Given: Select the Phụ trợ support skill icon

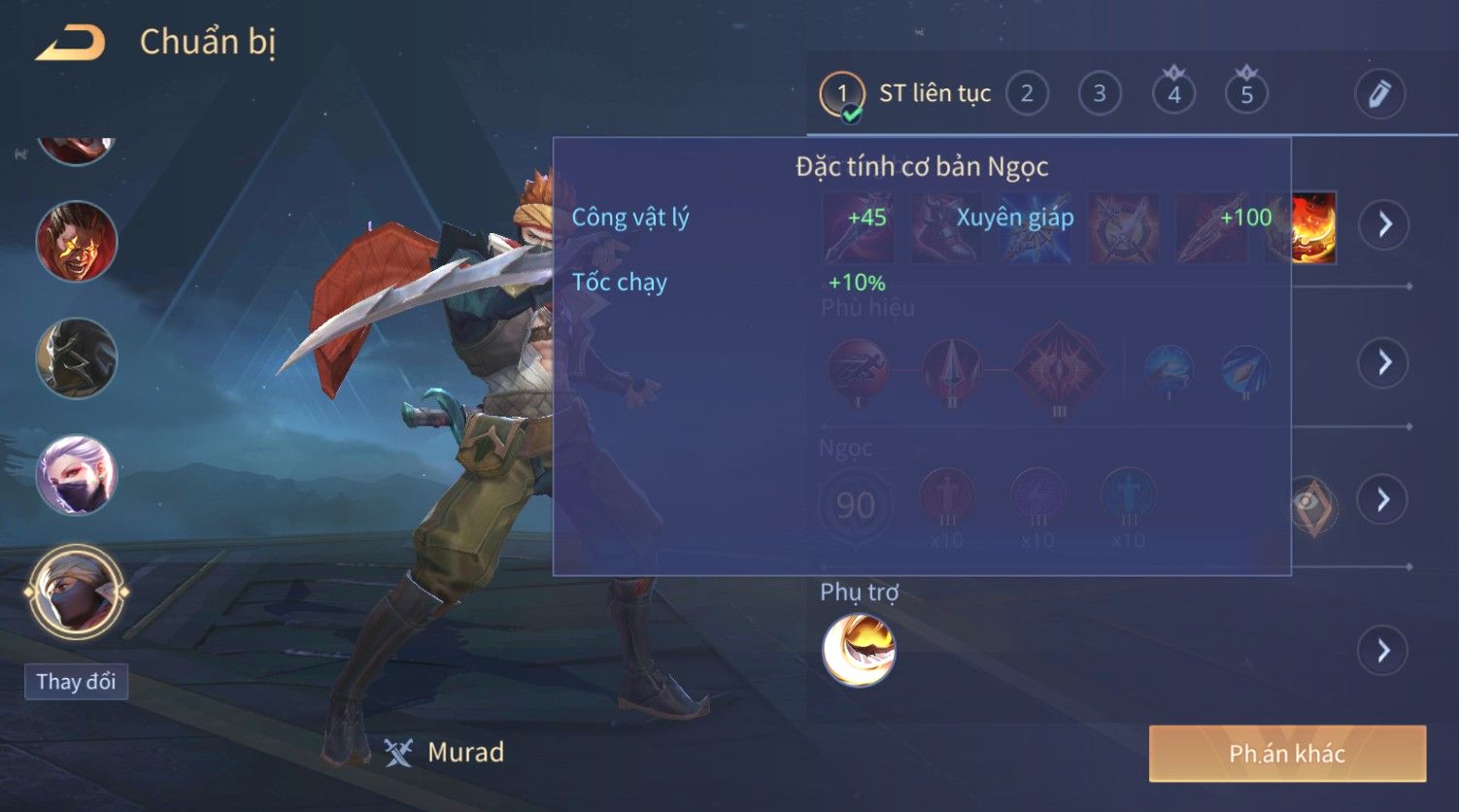Looking at the screenshot, I should click(x=859, y=650).
